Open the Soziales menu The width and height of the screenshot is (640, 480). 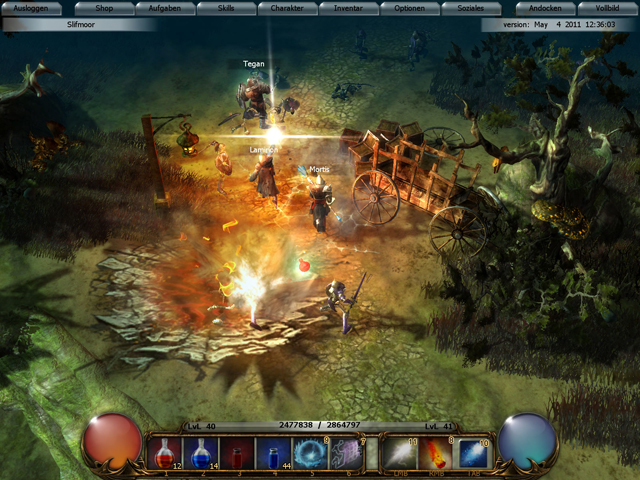click(470, 8)
